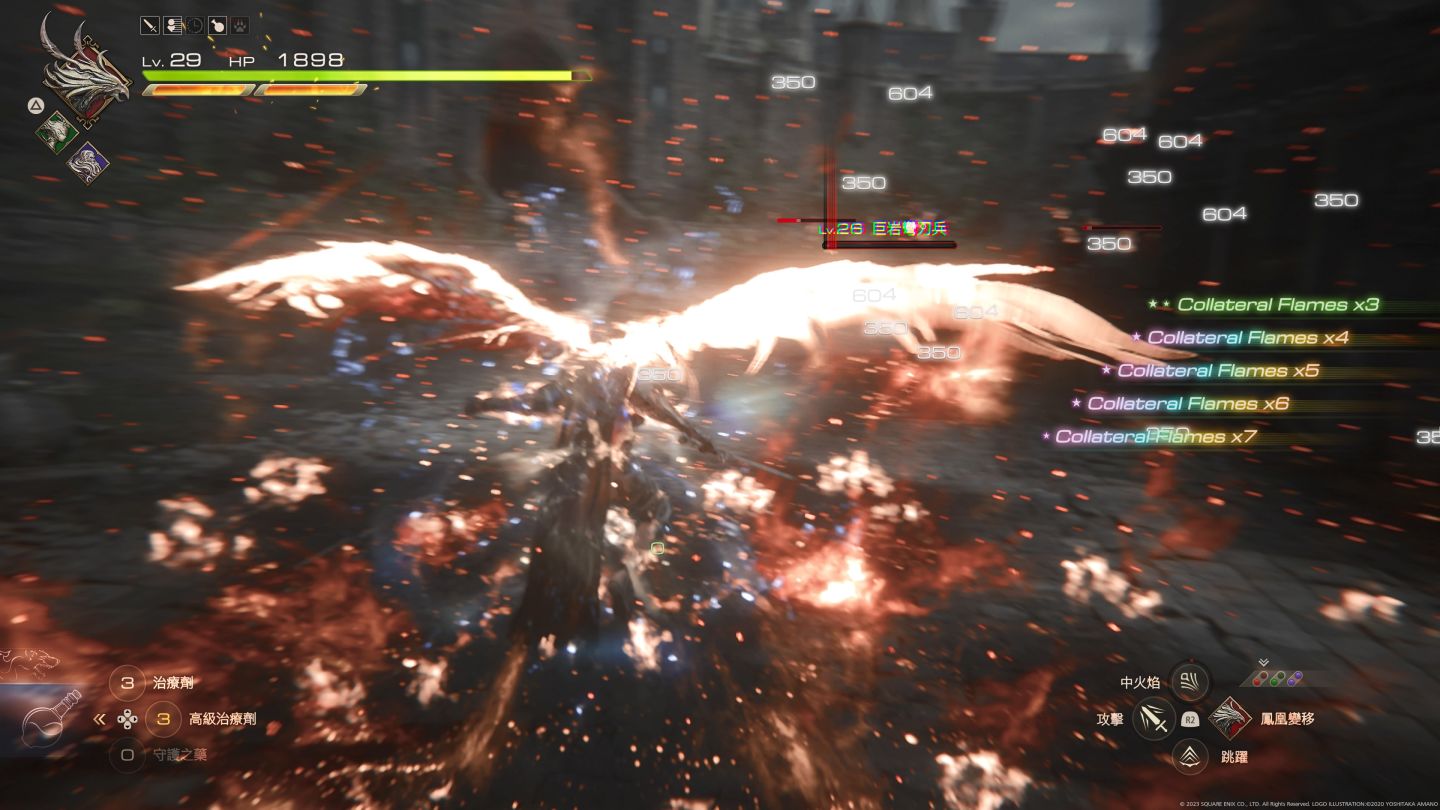Use the 高級治療劑 high potion slot
1440x810 pixels.
[163, 719]
